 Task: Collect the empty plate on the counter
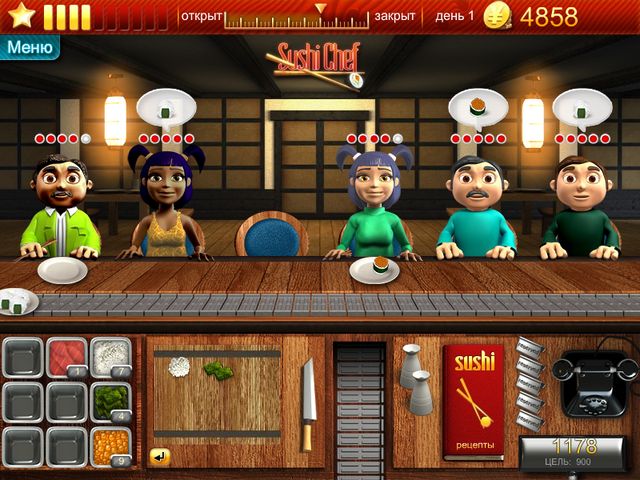pos(62,270)
